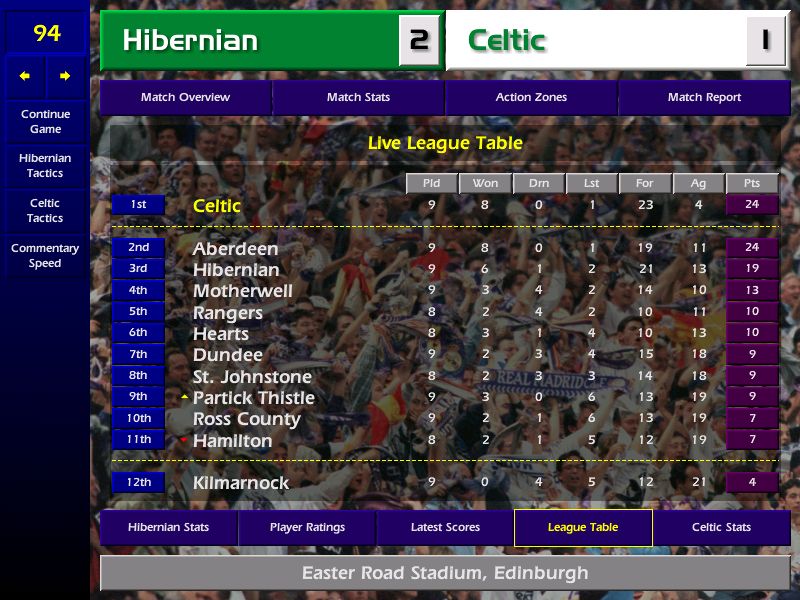
Task: View Hibernian Stats
Action: 168,527
